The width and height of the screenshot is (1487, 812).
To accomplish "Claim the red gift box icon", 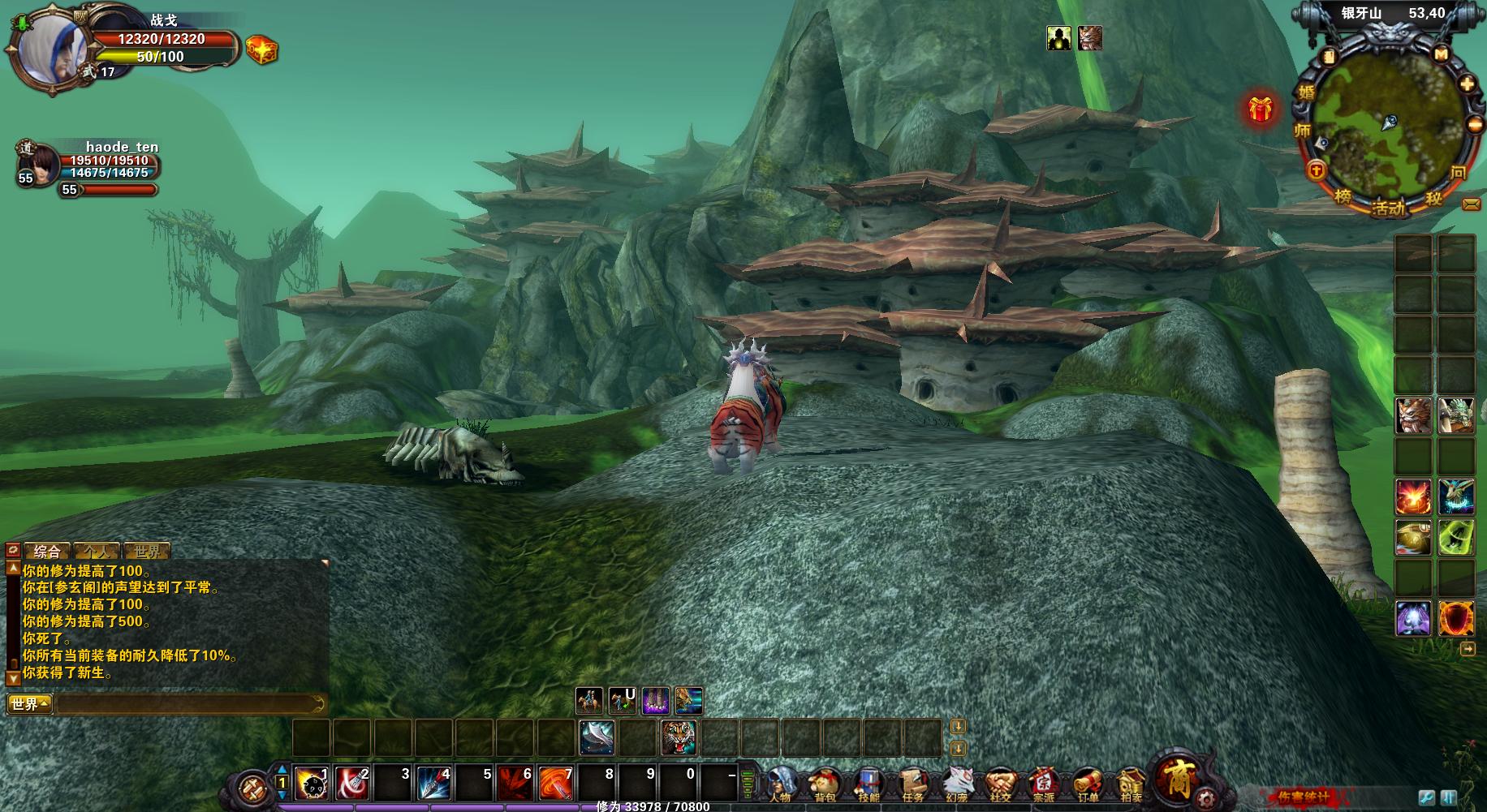I will point(1261,109).
